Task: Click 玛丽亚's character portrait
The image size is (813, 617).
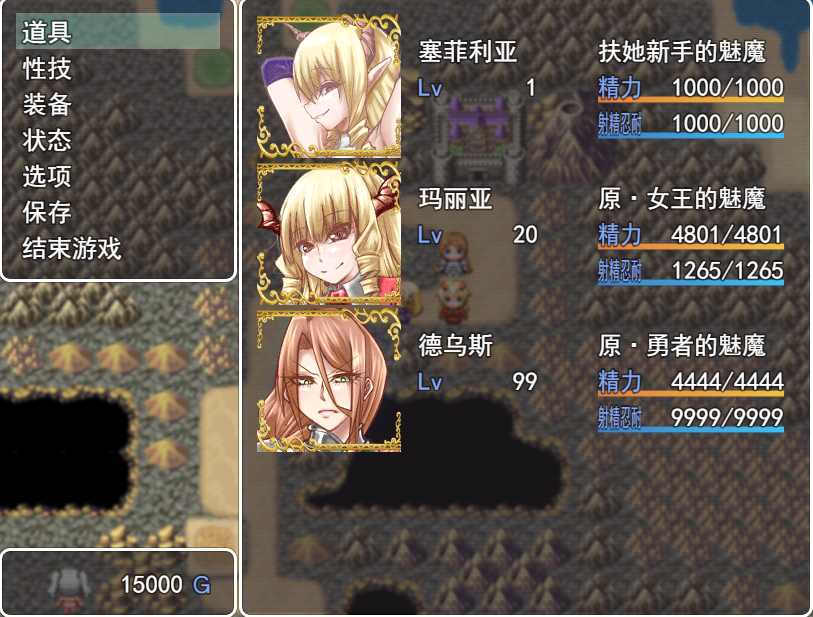Action: [329, 235]
